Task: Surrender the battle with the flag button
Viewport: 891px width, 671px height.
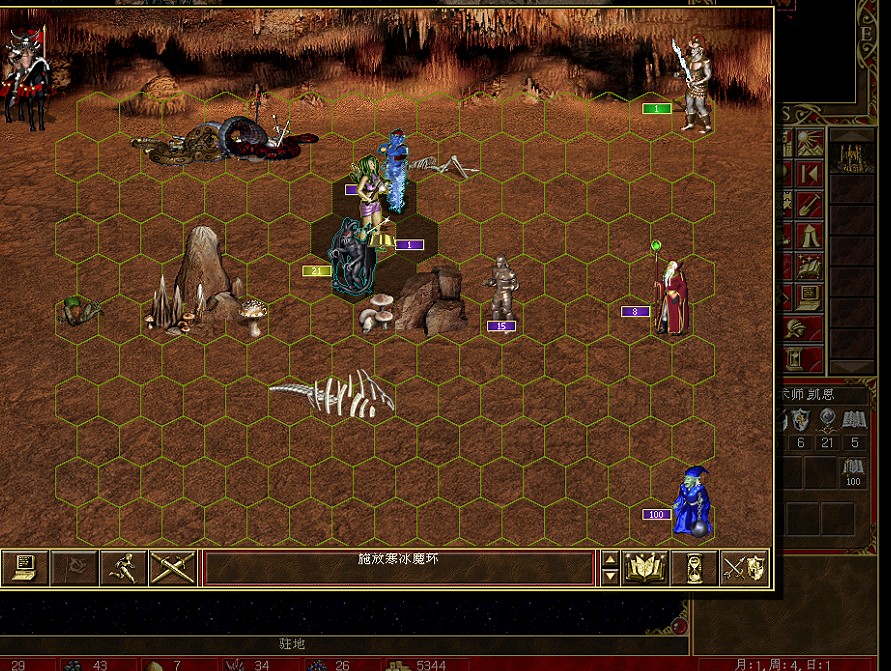Action: tap(74, 567)
